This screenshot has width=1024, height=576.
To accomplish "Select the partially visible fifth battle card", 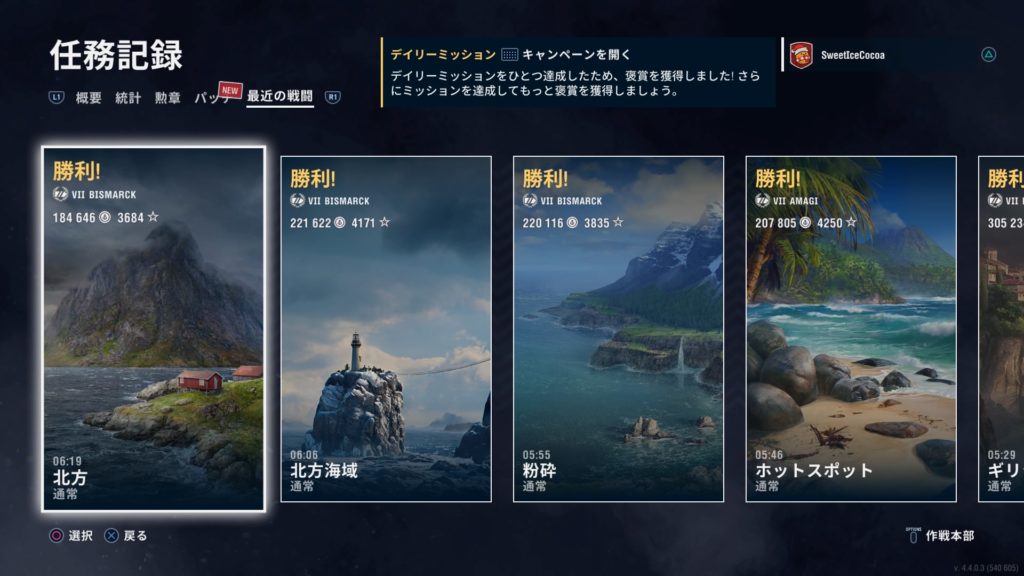I will coord(1001,329).
